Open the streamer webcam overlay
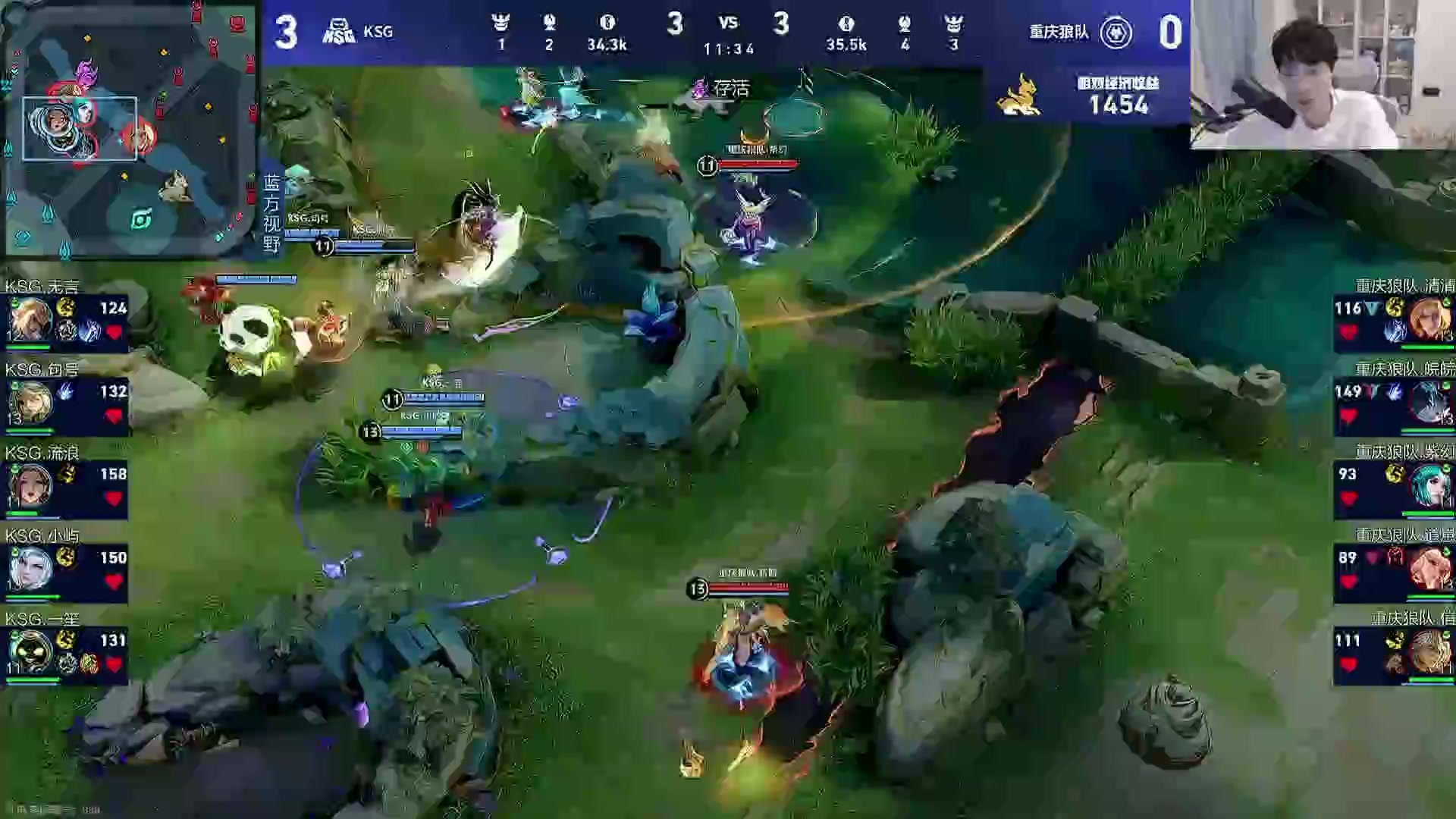Screen dimensions: 1456x819 1323,74
